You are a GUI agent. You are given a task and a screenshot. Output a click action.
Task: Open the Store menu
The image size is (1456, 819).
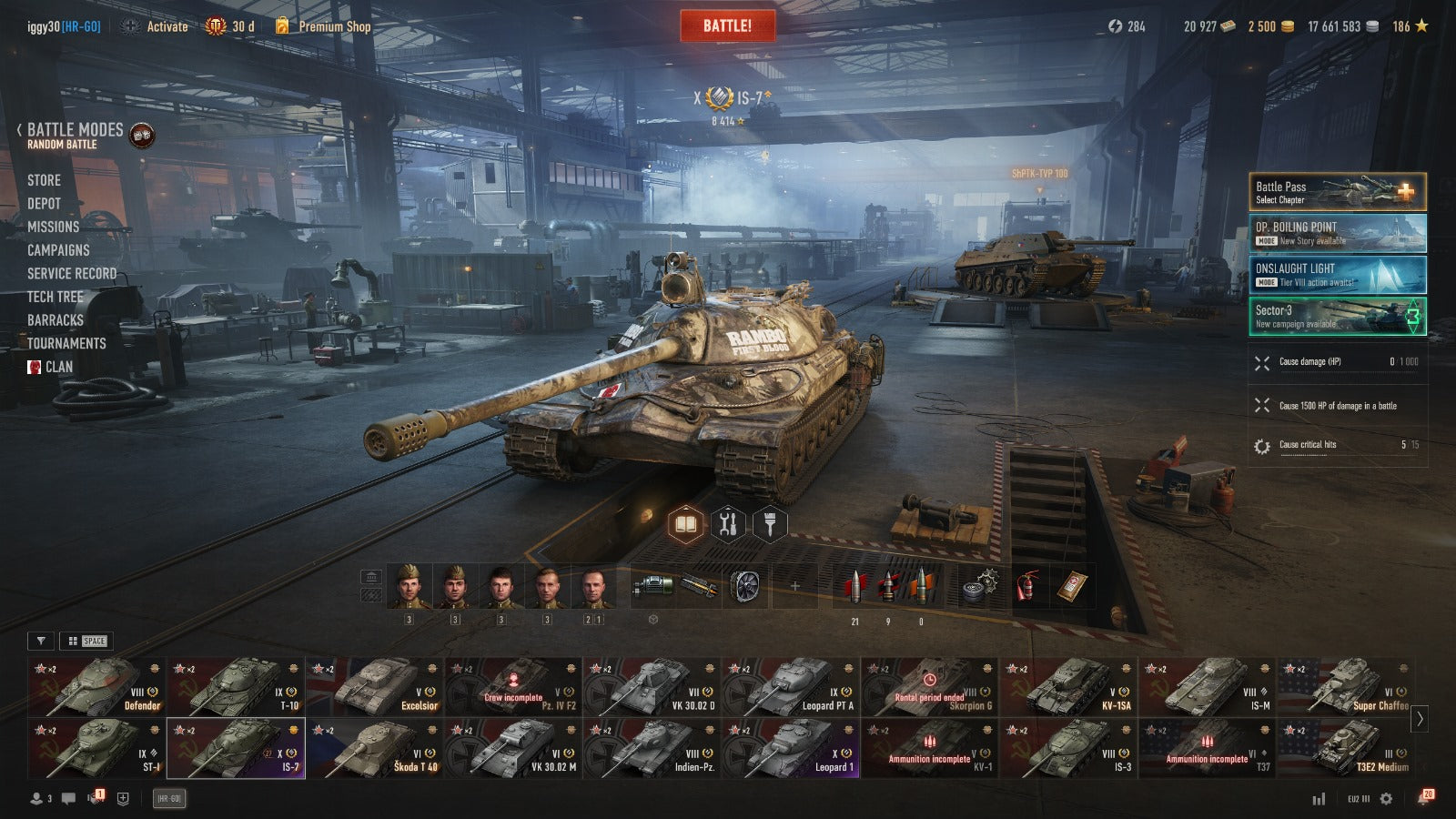[44, 180]
